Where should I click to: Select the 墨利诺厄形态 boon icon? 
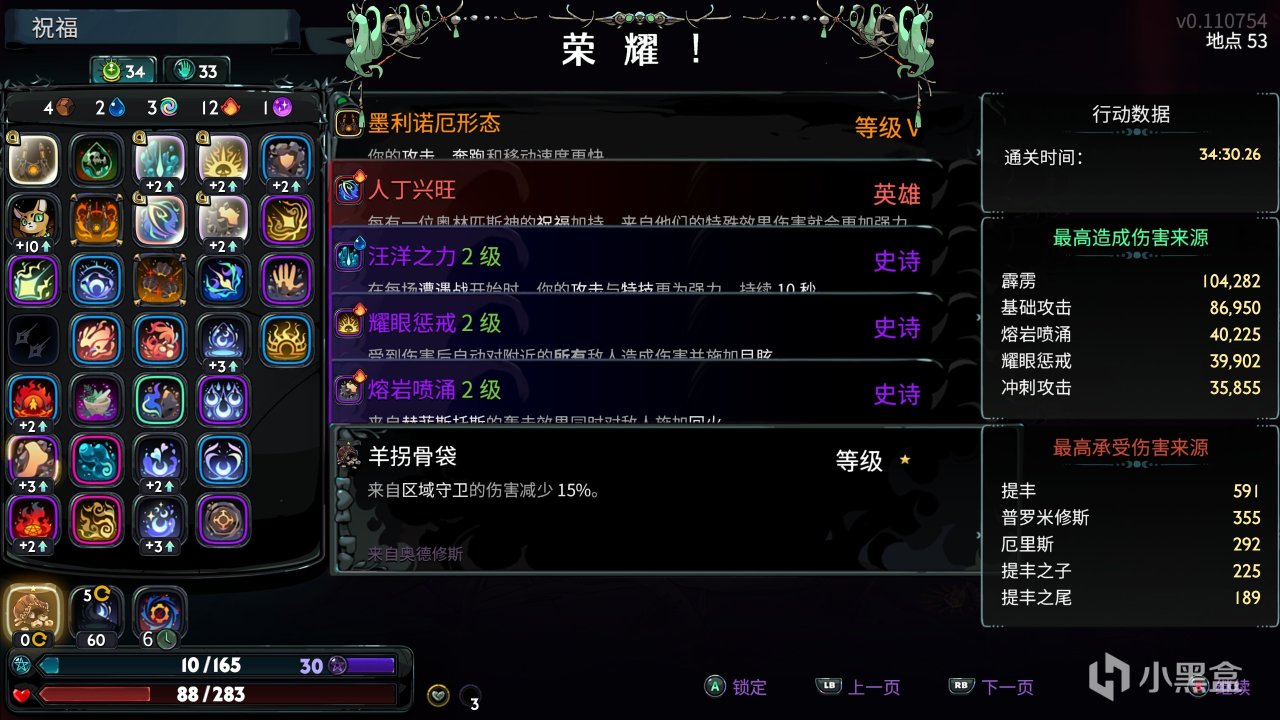pyautogui.click(x=349, y=125)
